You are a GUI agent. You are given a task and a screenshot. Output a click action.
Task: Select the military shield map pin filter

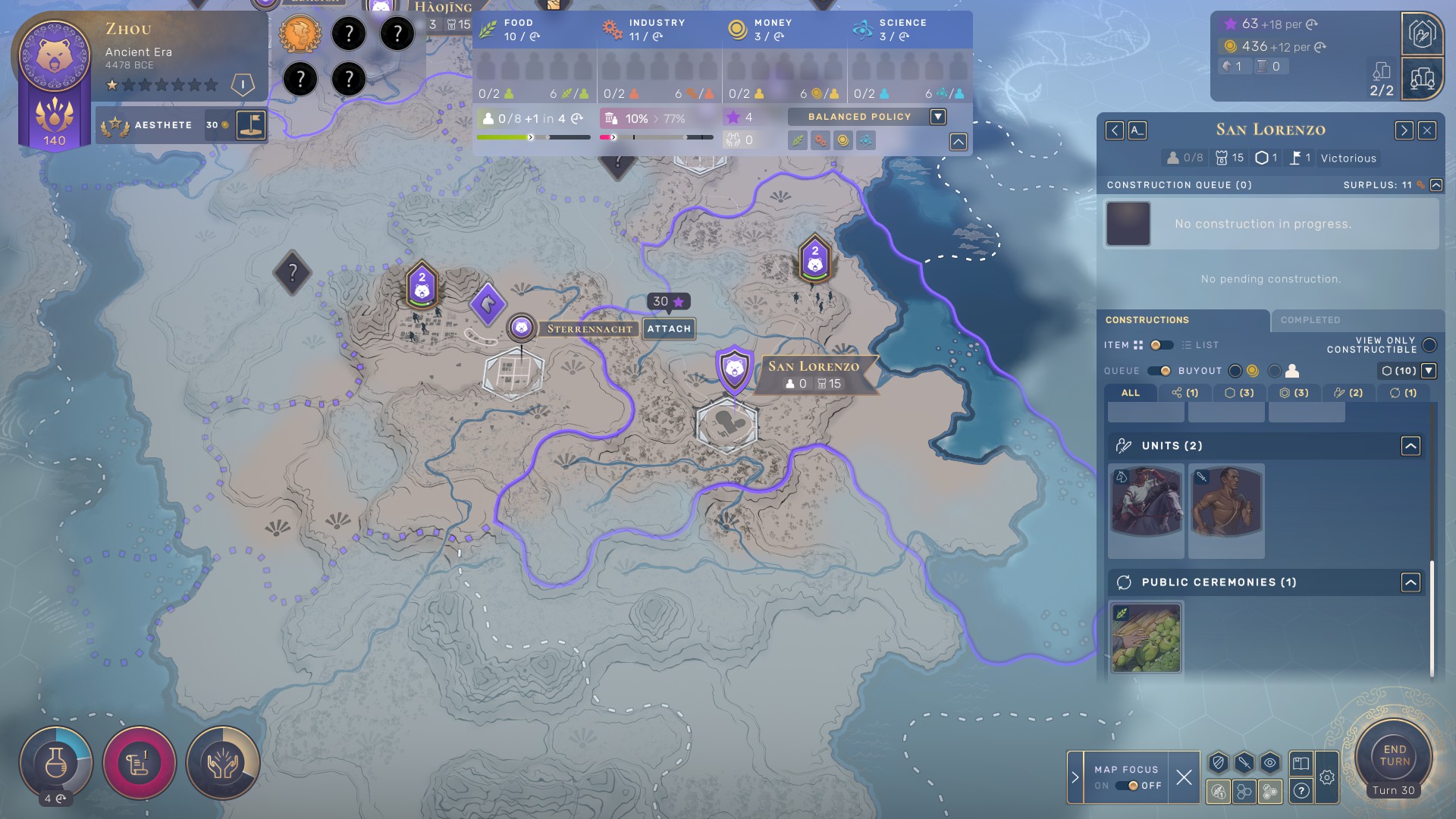pyautogui.click(x=1219, y=764)
